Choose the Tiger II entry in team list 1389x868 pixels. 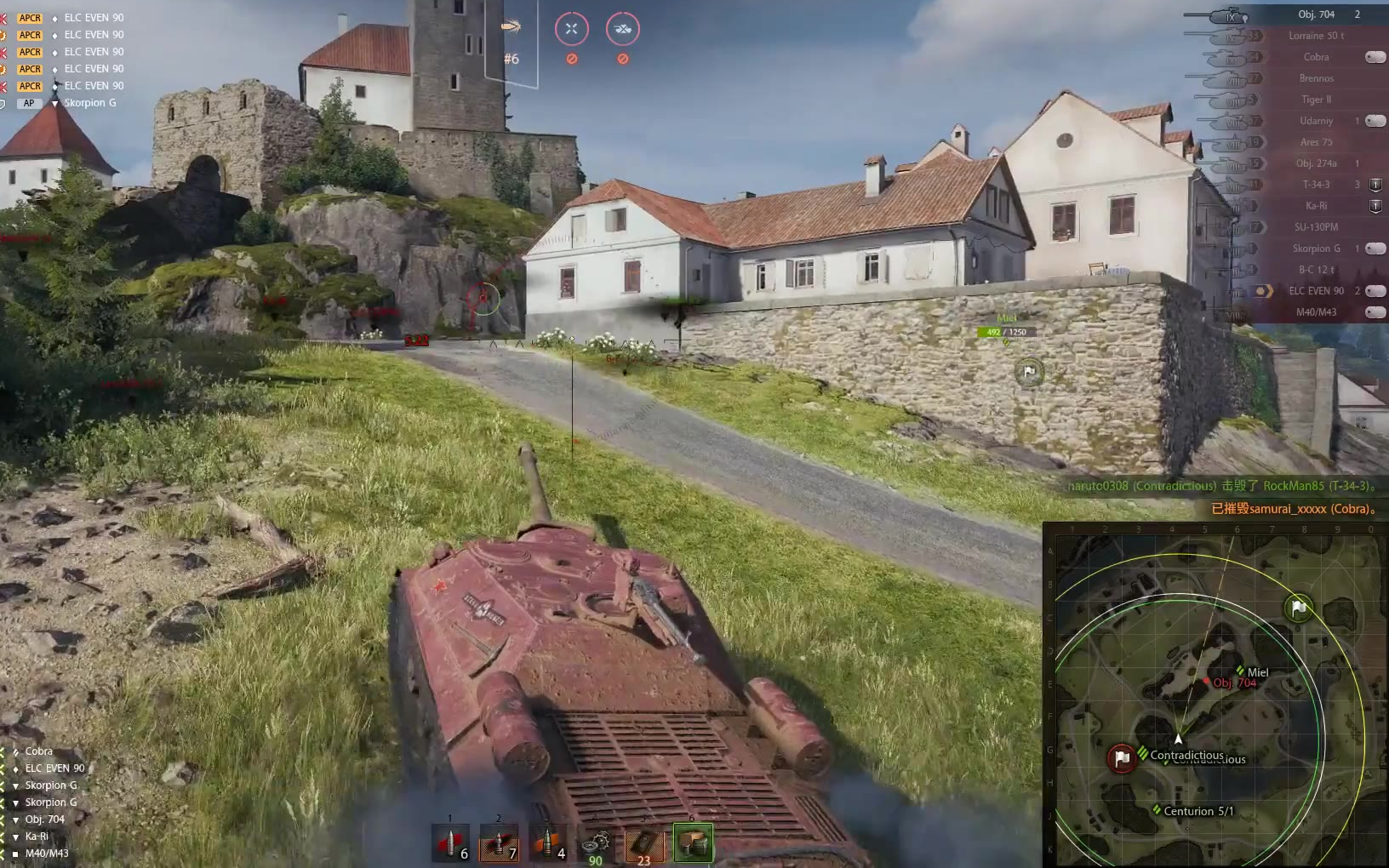point(1316,100)
